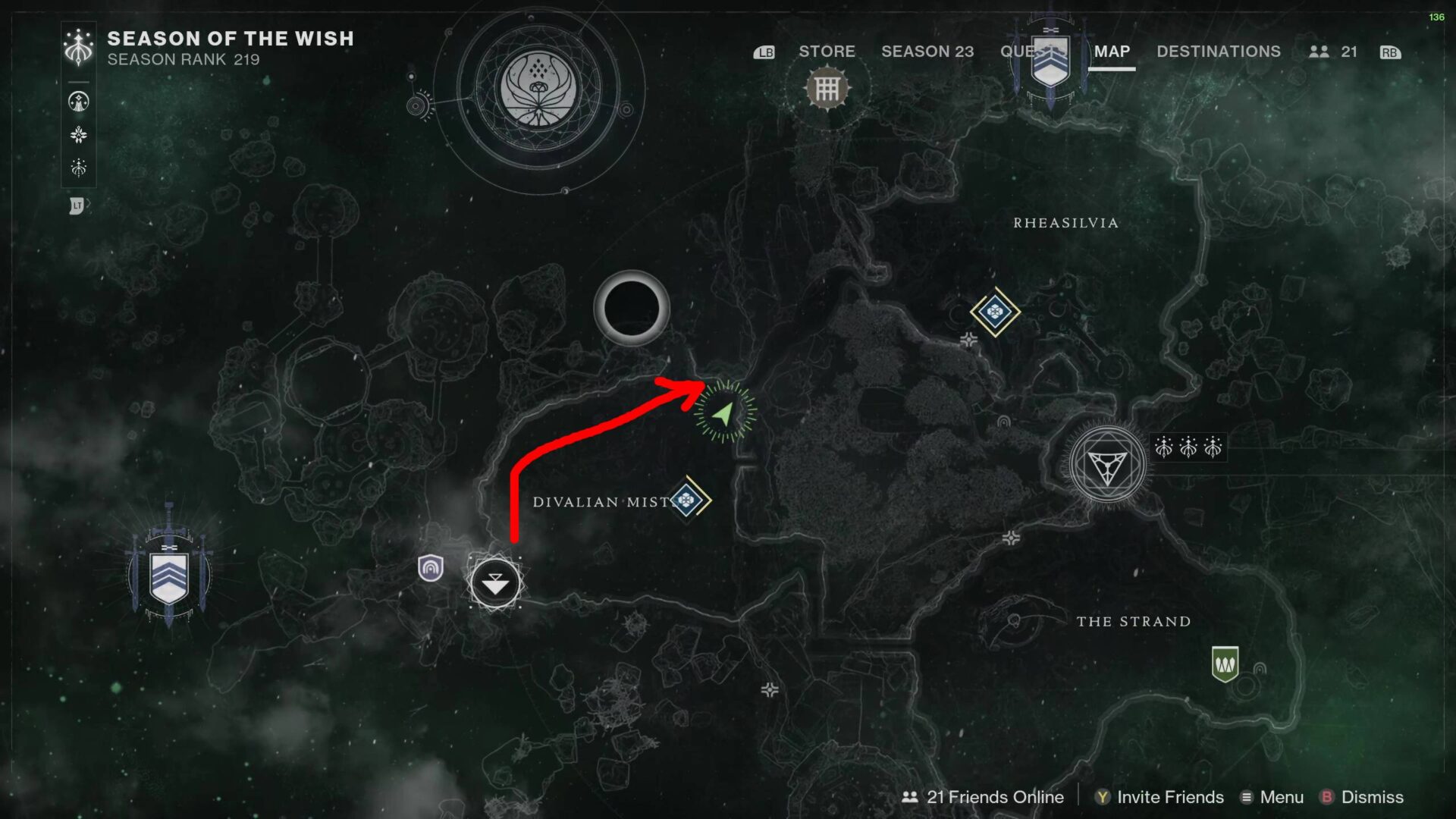The width and height of the screenshot is (1456, 819).
Task: Open the Eververse storefront grid icon
Action: pos(828,86)
